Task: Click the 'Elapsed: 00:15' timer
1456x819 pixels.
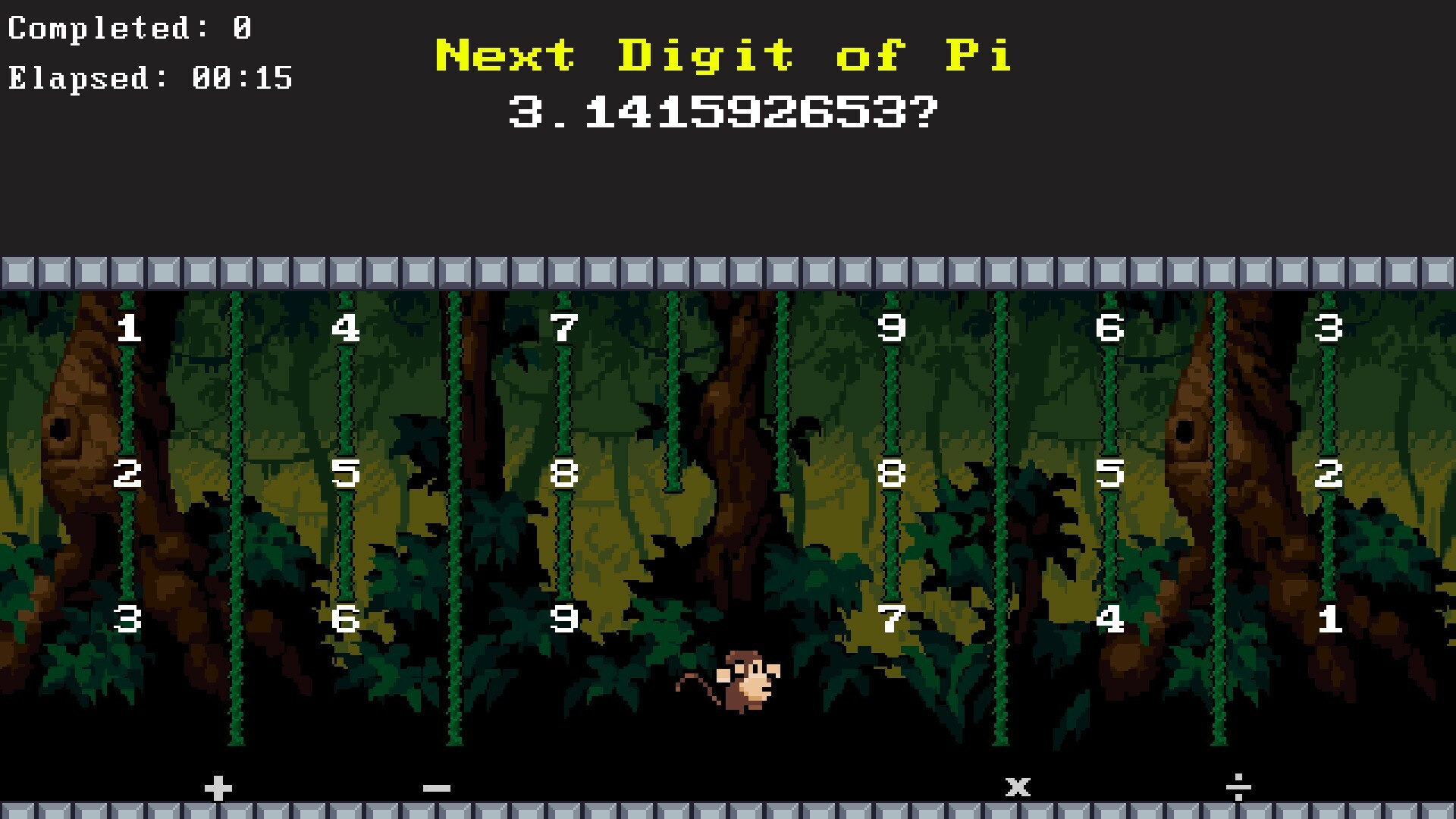Action: pyautogui.click(x=150, y=78)
